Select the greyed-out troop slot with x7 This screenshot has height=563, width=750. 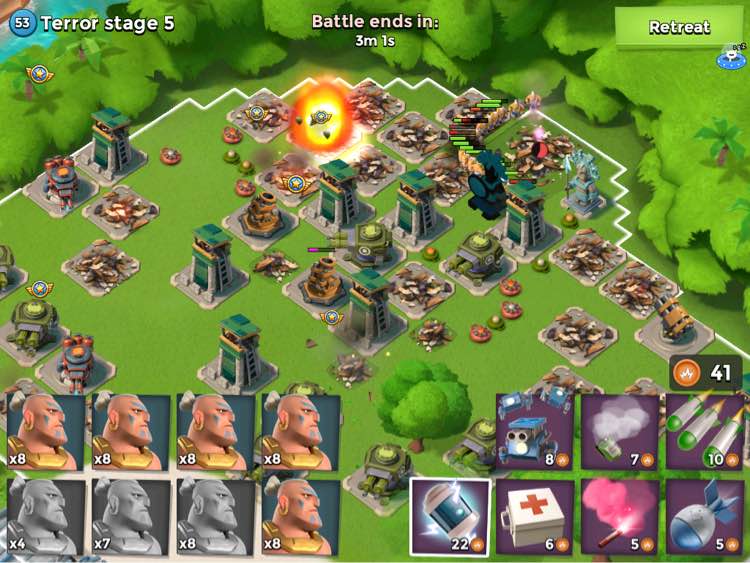131,516
